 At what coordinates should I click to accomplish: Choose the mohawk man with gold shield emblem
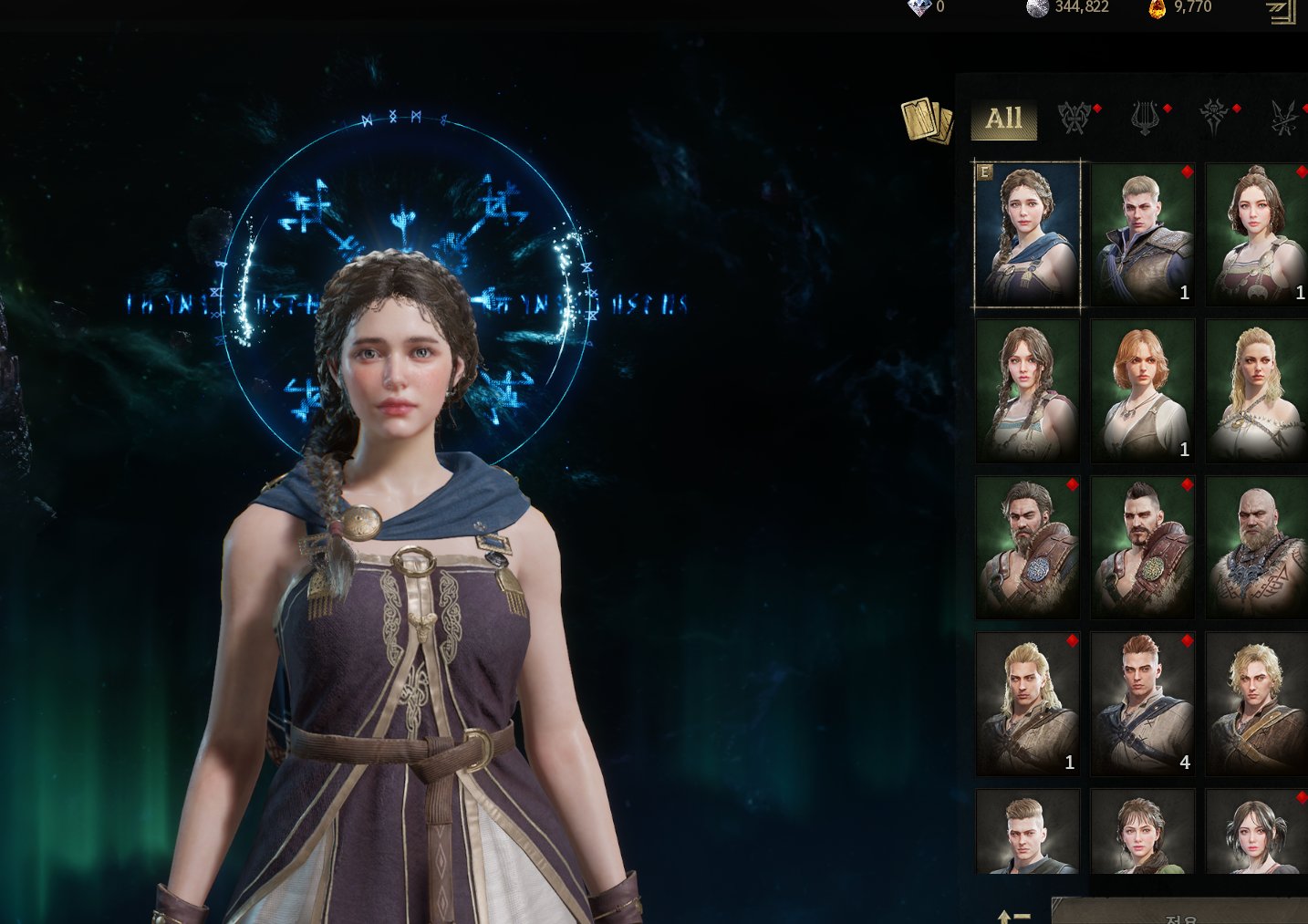1142,547
